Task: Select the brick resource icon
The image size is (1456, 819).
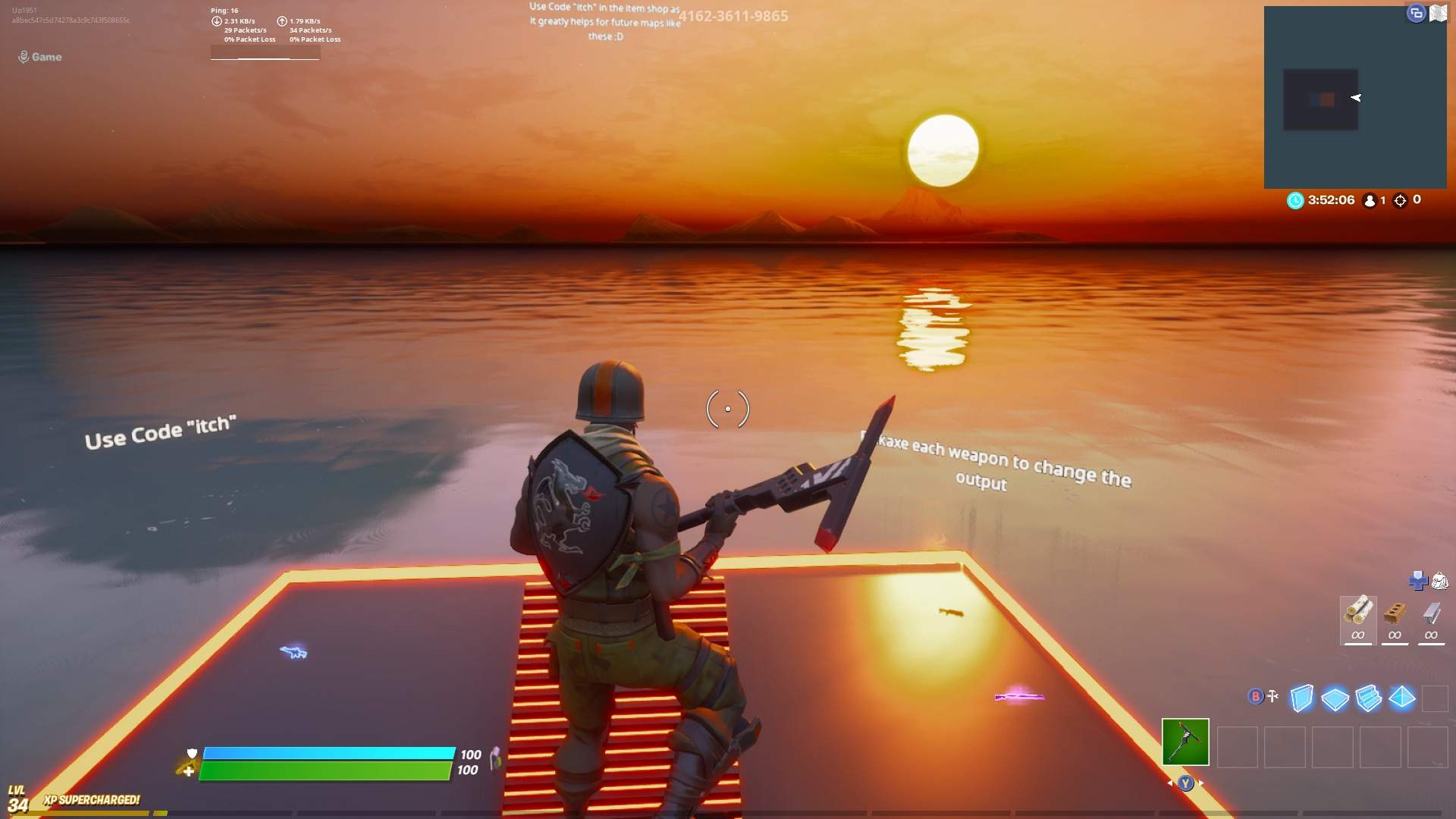Action: pos(1395,613)
